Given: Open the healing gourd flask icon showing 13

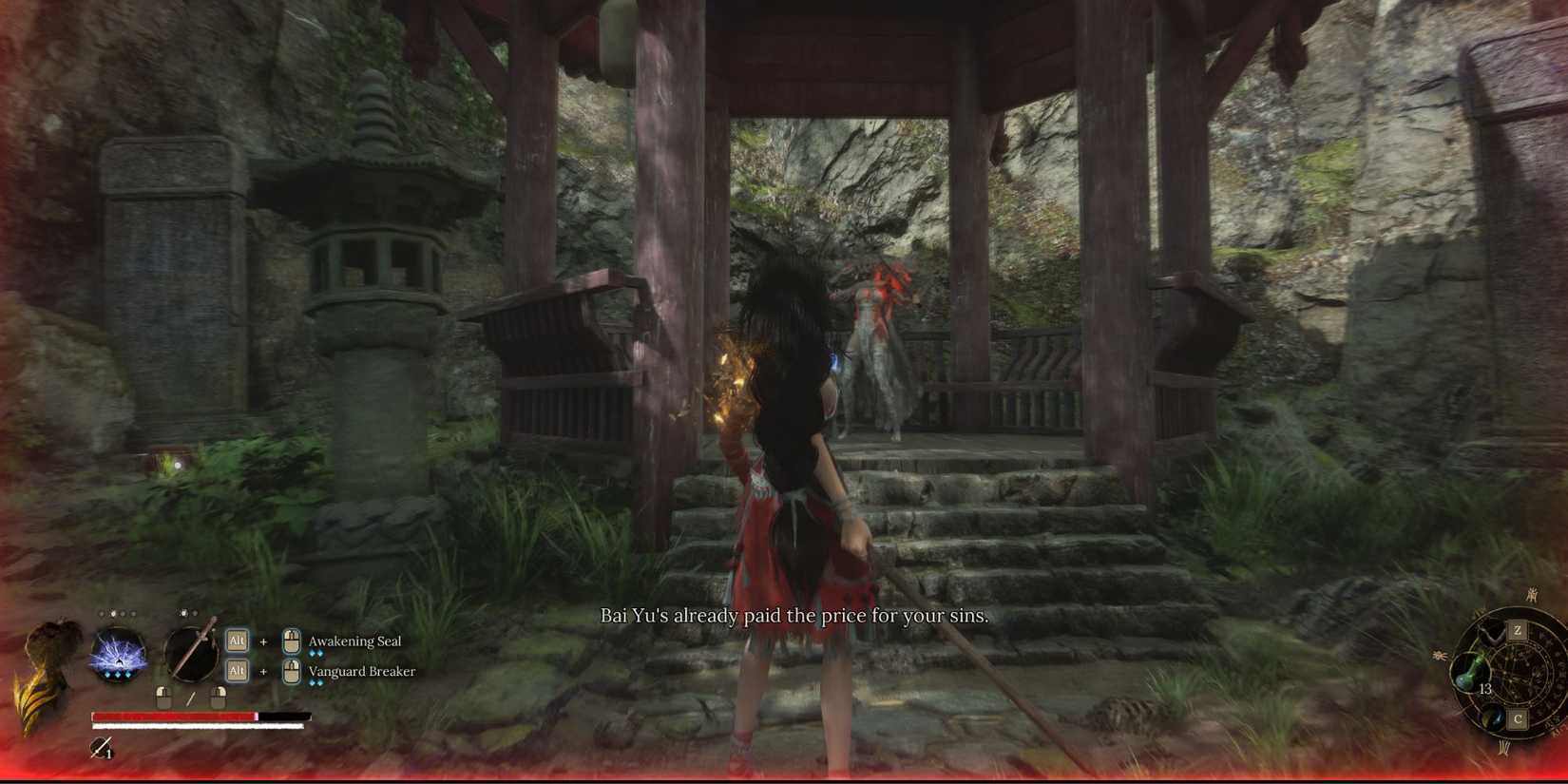Looking at the screenshot, I should (x=1468, y=673).
